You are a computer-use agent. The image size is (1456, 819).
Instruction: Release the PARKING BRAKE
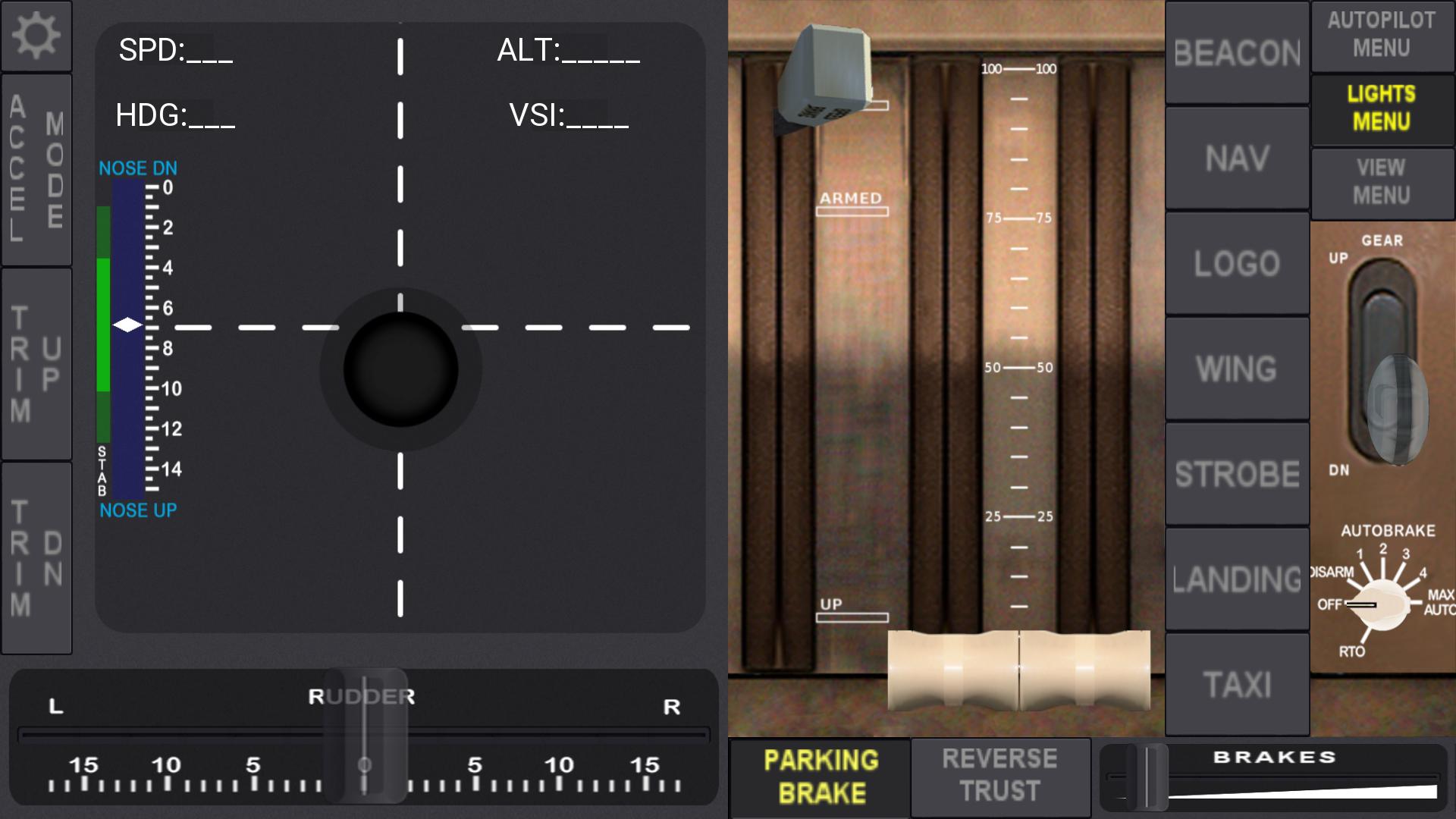tap(817, 777)
